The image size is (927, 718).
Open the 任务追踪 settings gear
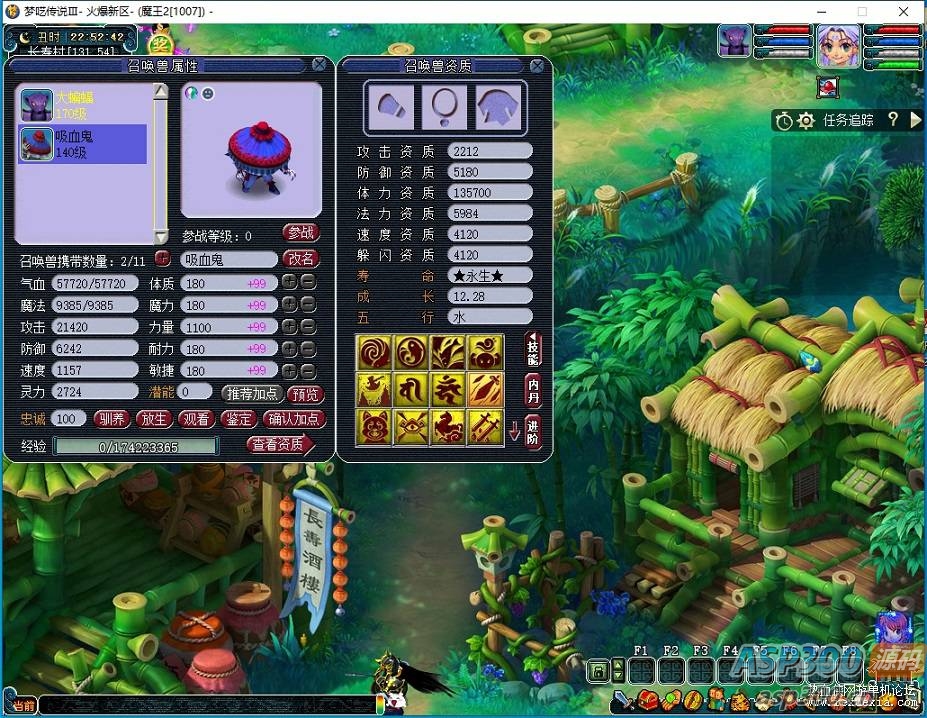pyautogui.click(x=806, y=121)
